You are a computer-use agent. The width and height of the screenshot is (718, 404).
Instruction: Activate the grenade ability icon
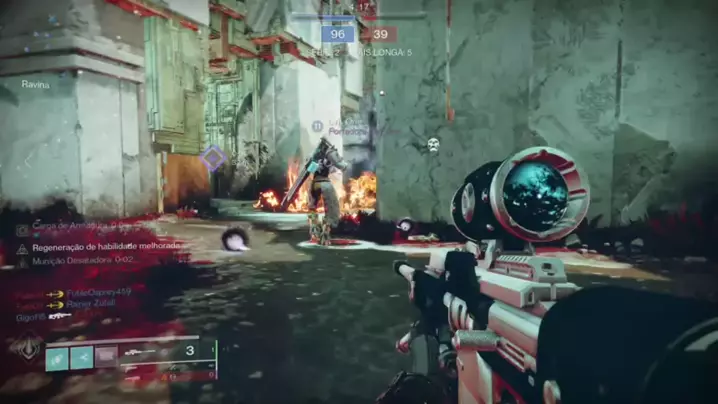click(x=57, y=357)
